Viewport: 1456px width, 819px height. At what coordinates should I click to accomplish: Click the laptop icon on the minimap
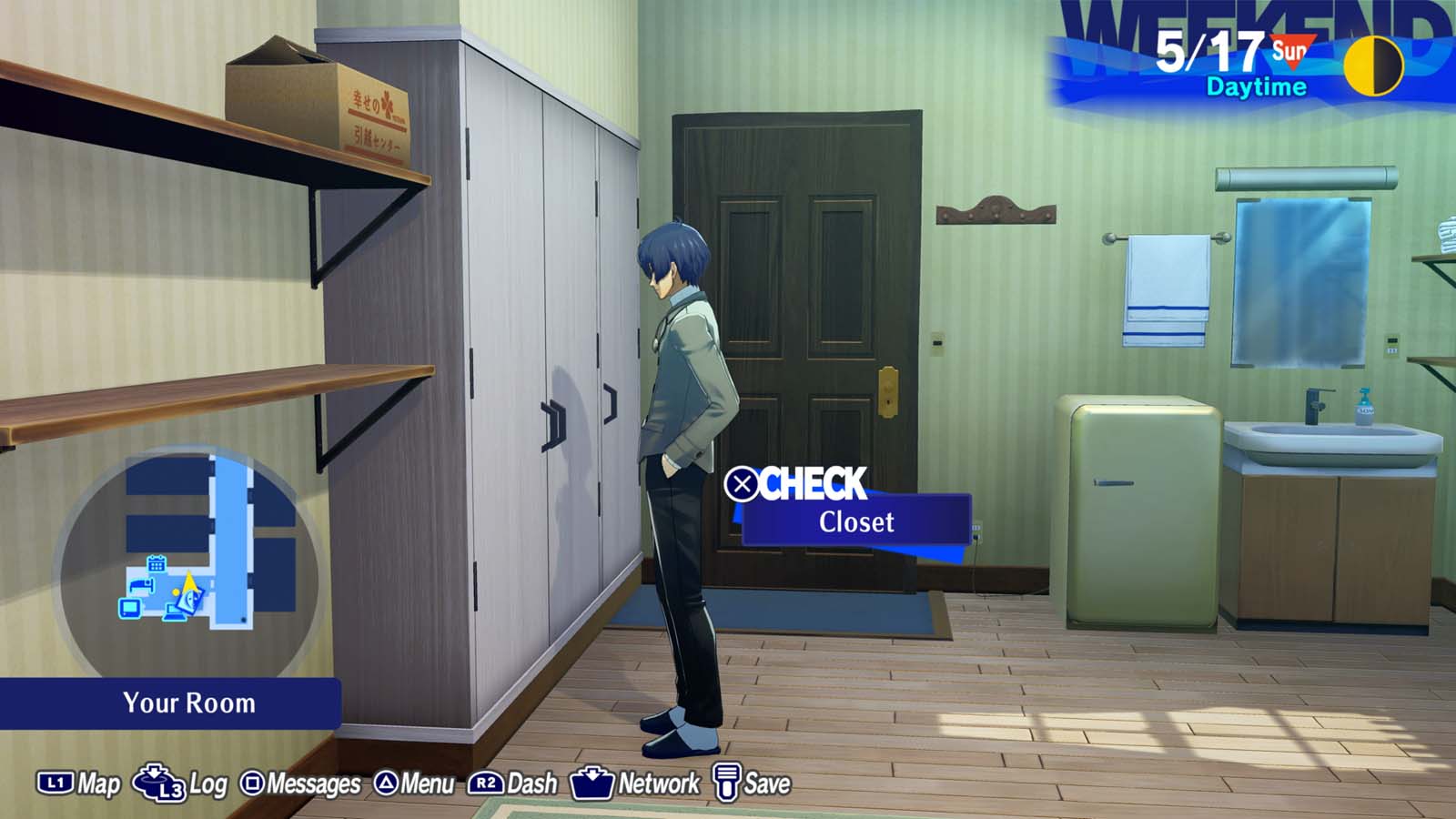pyautogui.click(x=173, y=613)
